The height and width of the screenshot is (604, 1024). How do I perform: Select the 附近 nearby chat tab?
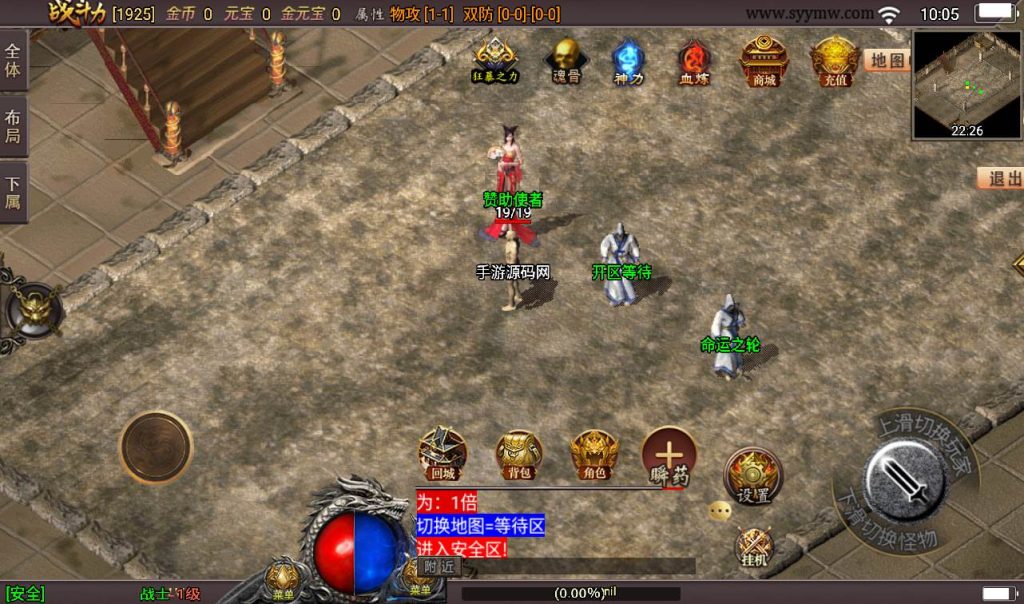click(438, 566)
